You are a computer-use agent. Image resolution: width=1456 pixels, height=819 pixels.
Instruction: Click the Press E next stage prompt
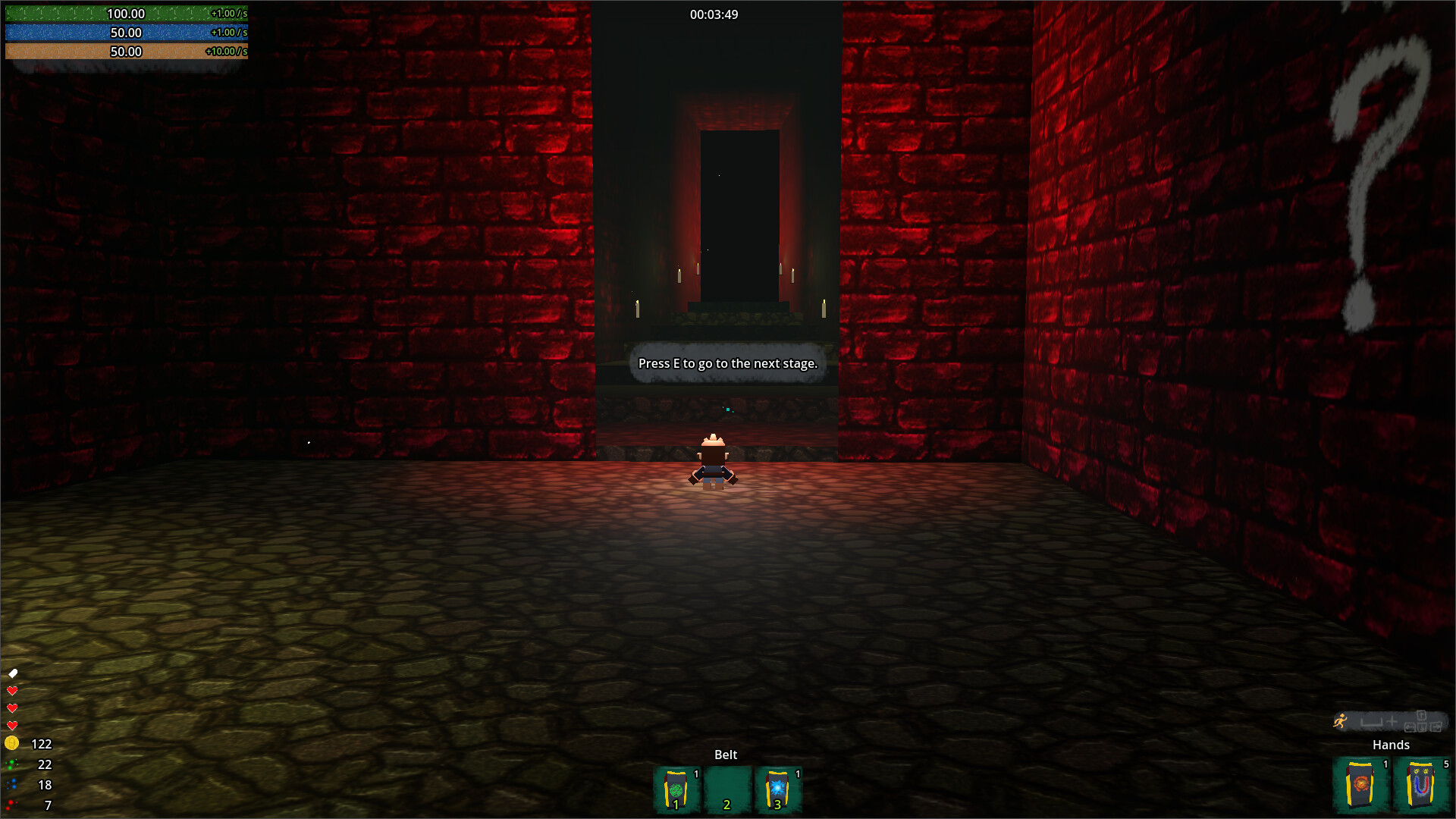pos(727,364)
